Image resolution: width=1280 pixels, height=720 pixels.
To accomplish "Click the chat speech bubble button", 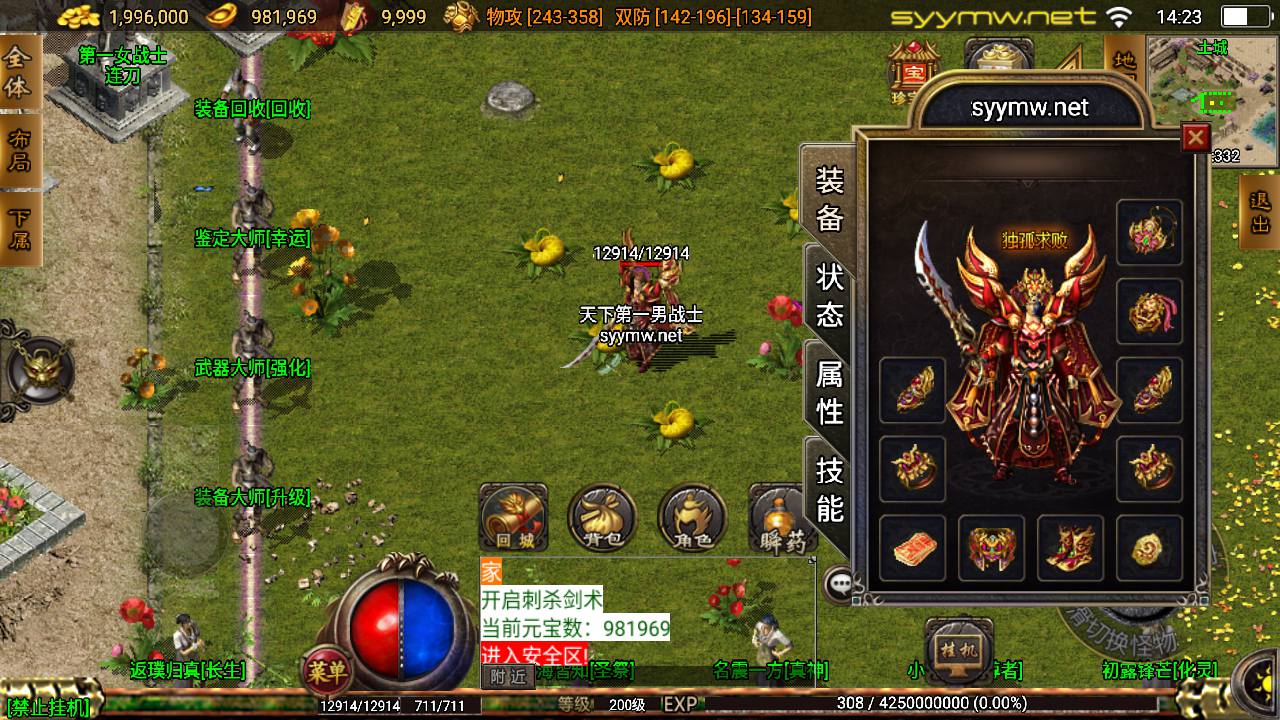I will tap(839, 583).
